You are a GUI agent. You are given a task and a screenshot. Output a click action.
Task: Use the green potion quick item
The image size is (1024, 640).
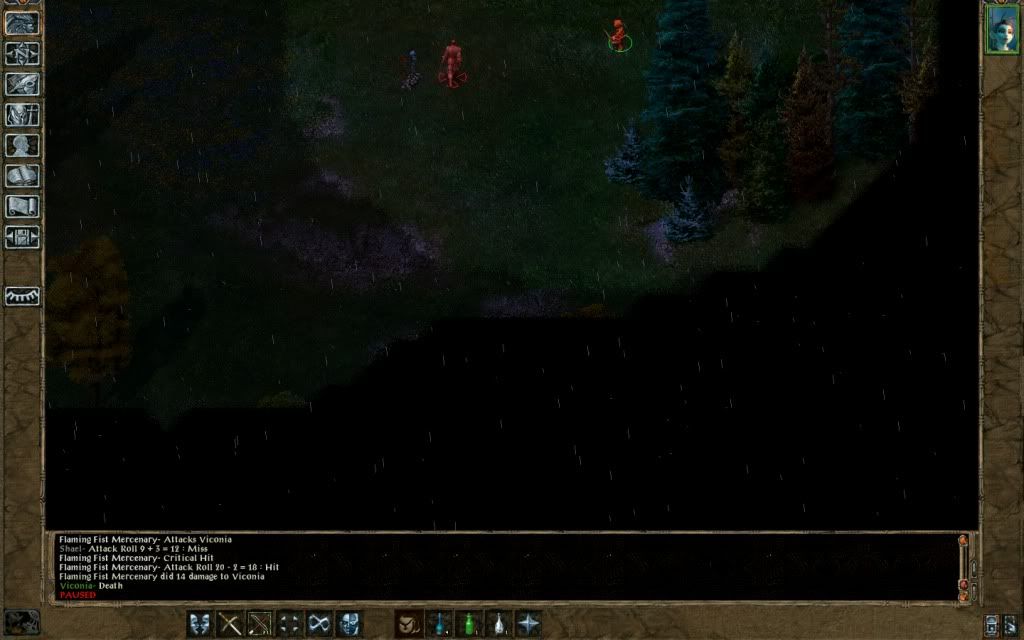point(468,624)
